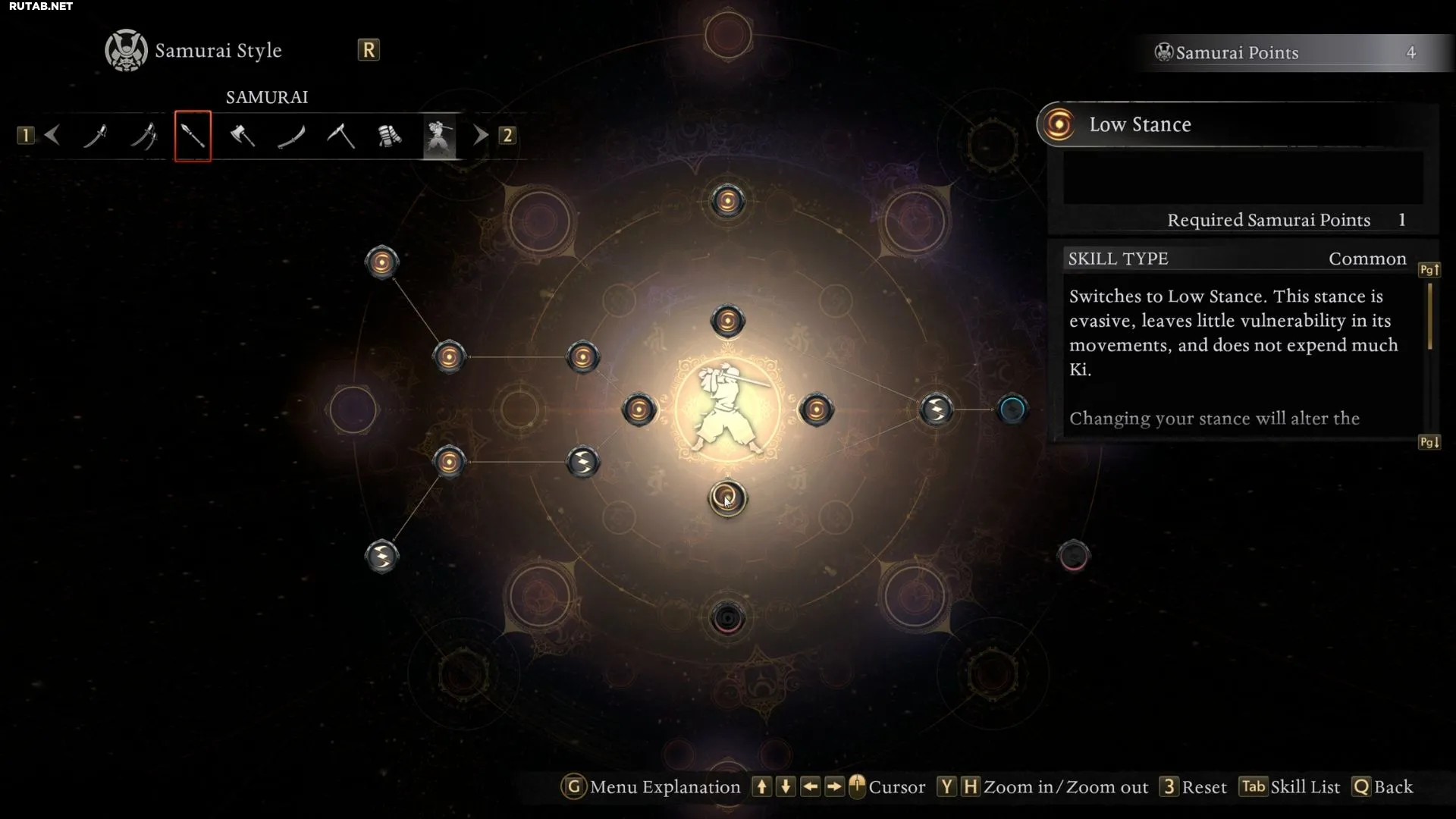Open the spear skill tree tab
This screenshot has width=1456, height=819.
point(193,136)
